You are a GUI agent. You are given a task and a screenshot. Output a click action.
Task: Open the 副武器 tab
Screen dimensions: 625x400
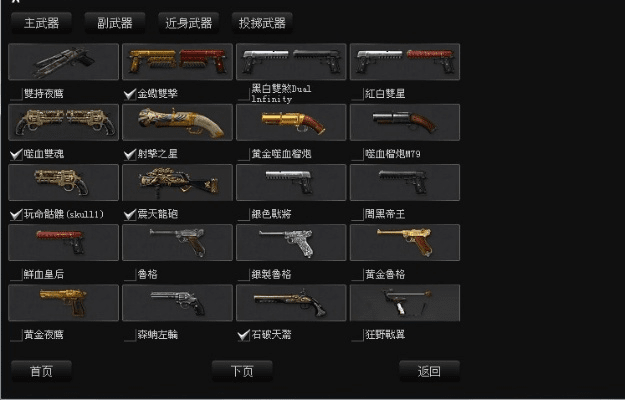[116, 22]
